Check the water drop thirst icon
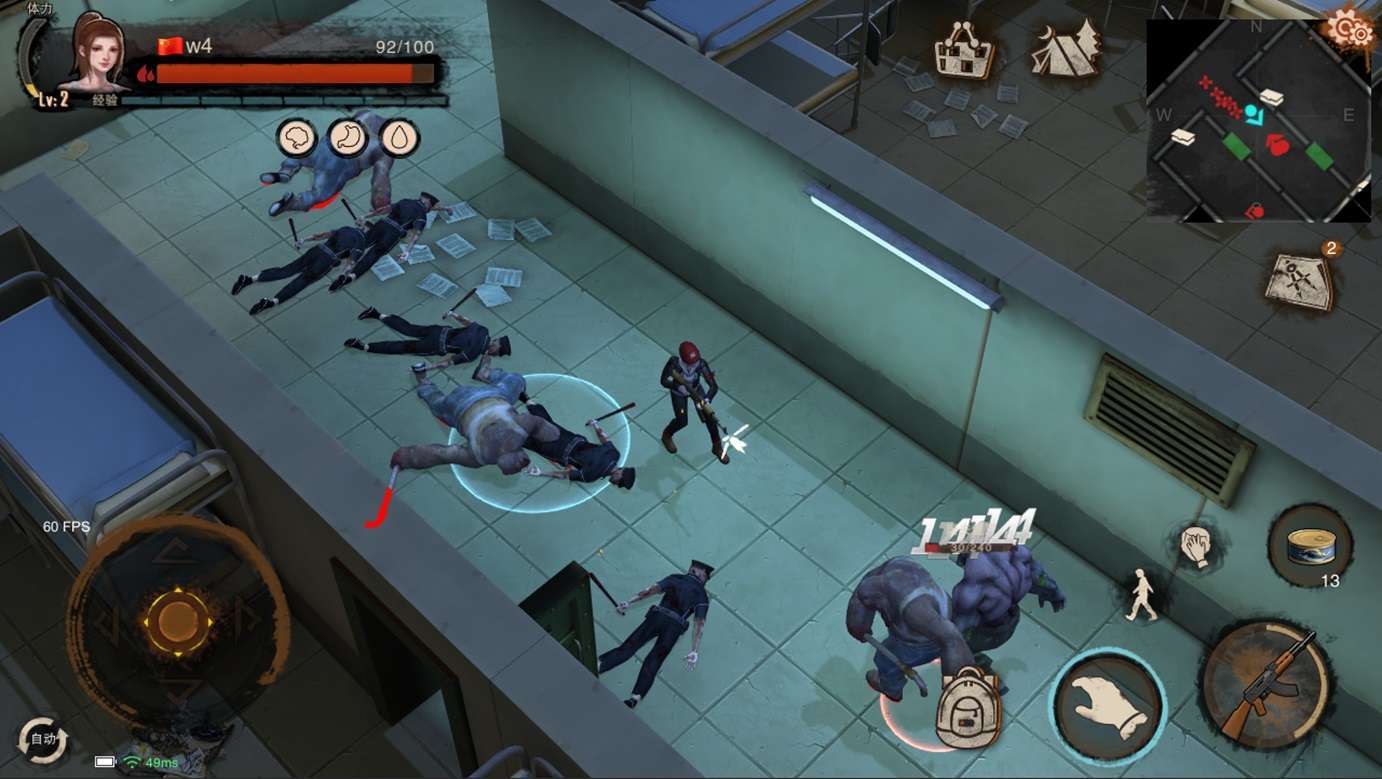 pos(400,138)
